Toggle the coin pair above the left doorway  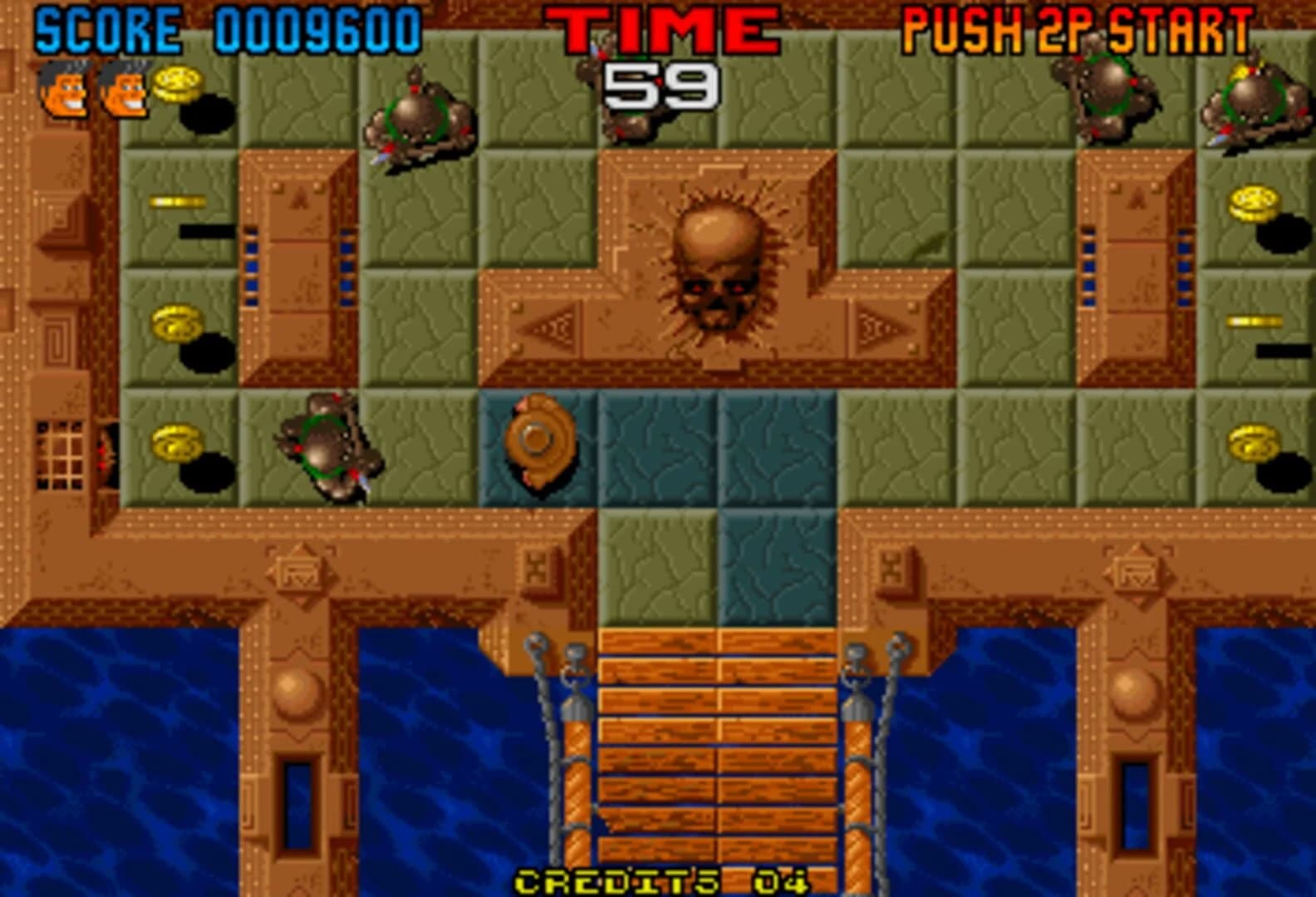179,324
